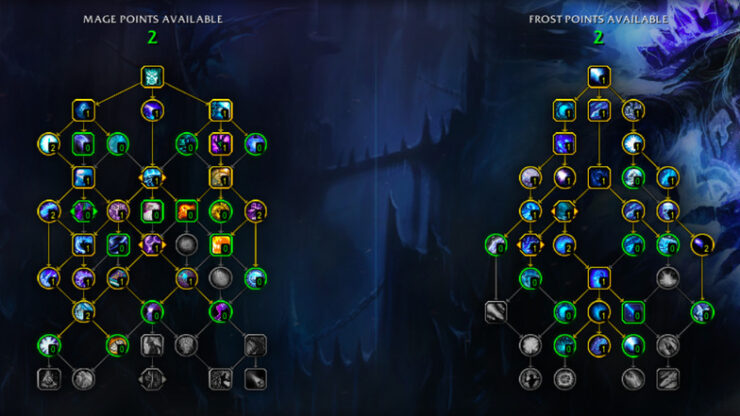This screenshot has width=740, height=416.
Task: Pick the bright orange square Mage talent
Action: click(220, 244)
